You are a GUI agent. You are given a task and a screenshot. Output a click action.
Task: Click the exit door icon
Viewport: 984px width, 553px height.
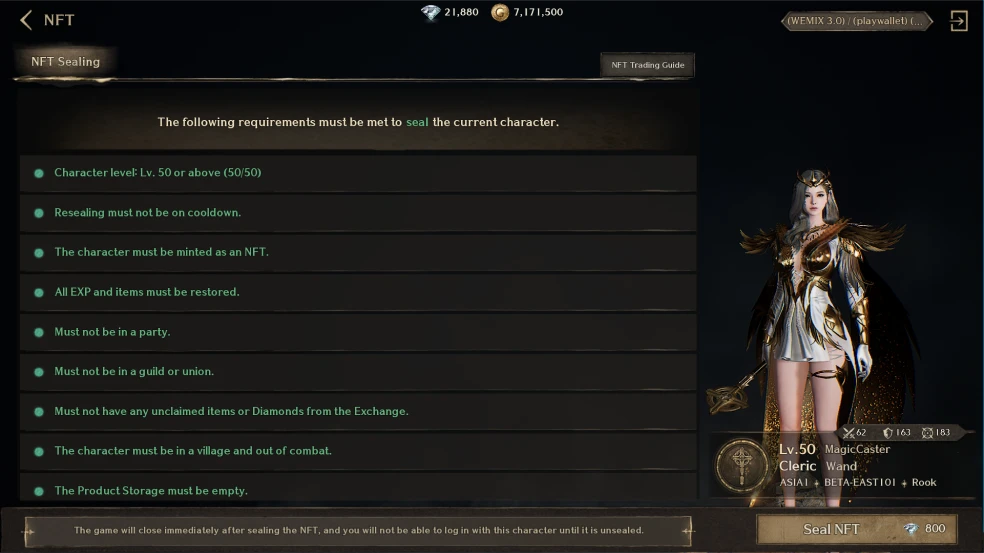(x=958, y=21)
